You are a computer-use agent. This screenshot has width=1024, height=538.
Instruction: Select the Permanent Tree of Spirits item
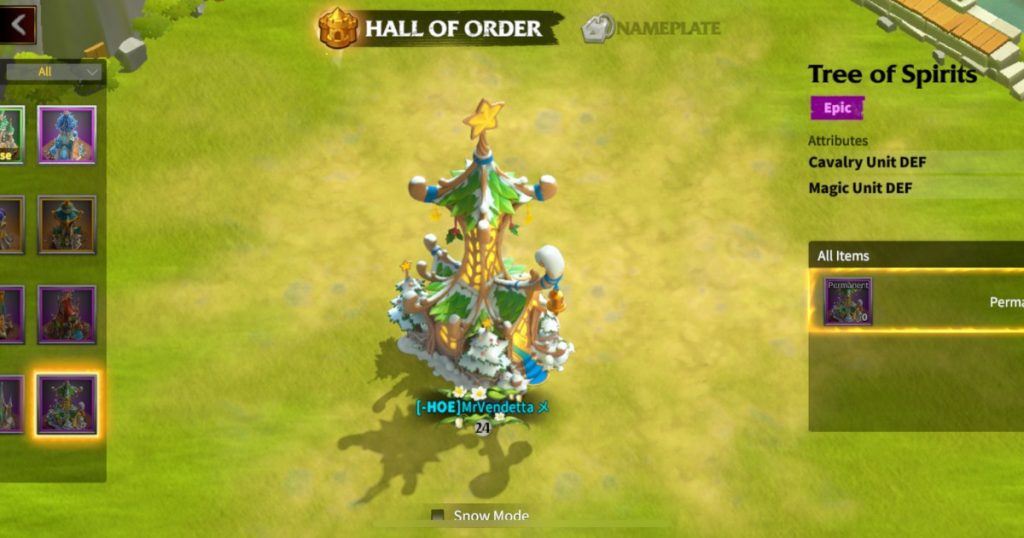[x=848, y=301]
